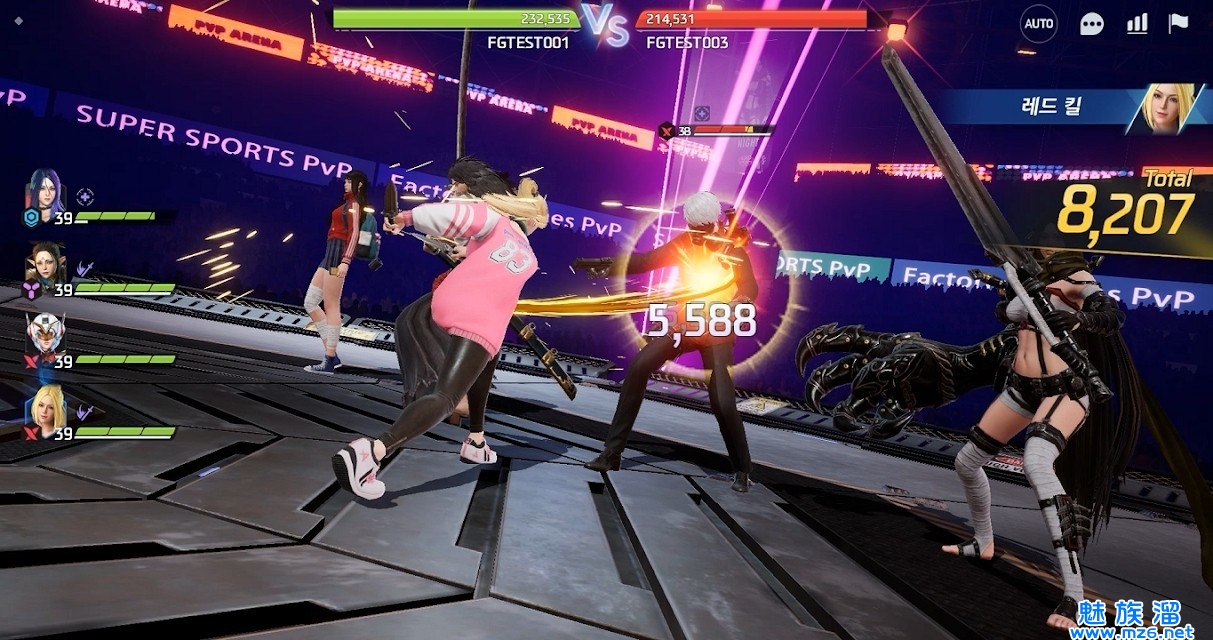Viewport: 1213px width, 640px height.
Task: Choose the dark-haired green-accent character portrait
Action: (46, 265)
